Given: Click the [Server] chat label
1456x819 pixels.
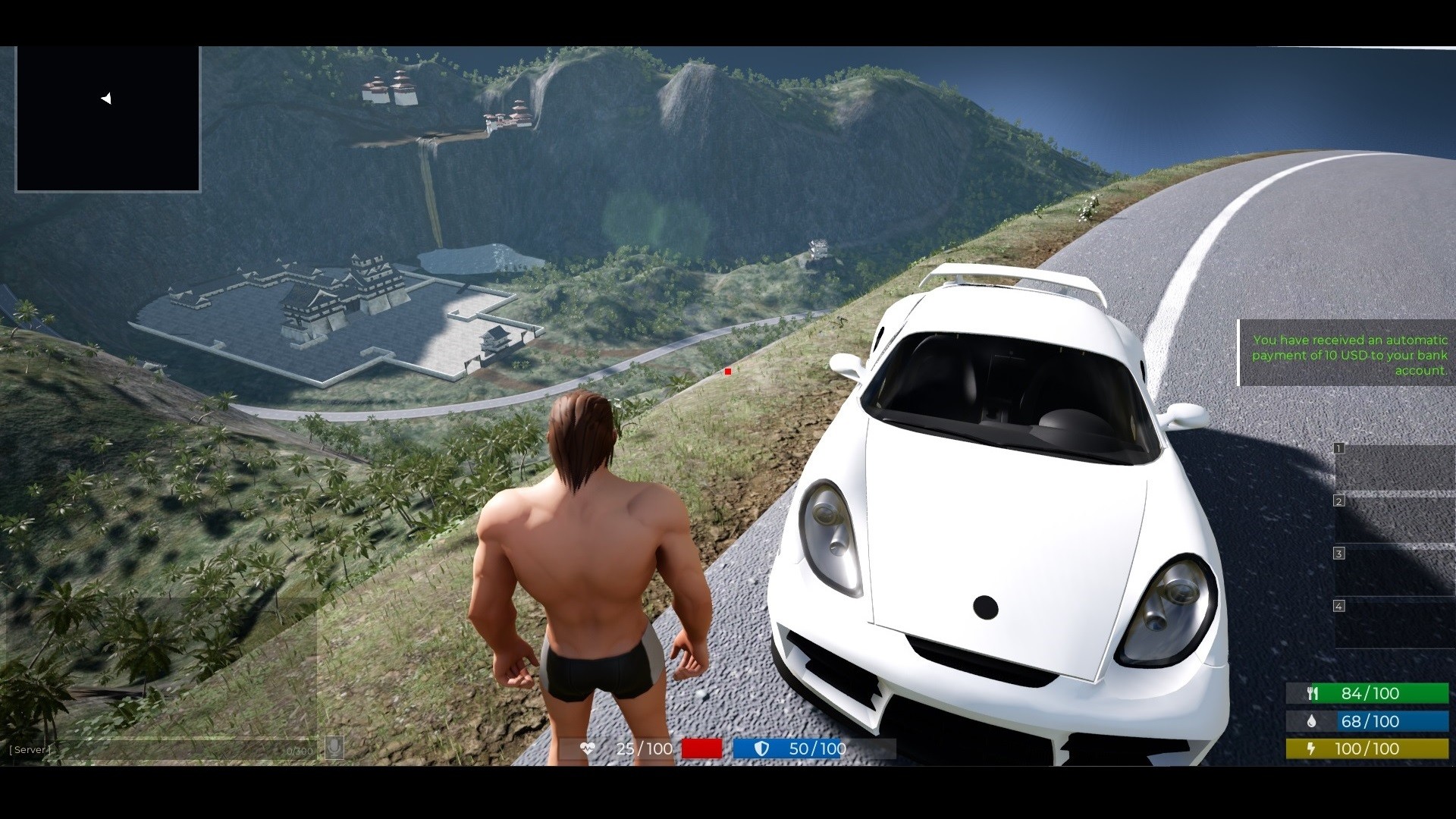Looking at the screenshot, I should pyautogui.click(x=30, y=749).
